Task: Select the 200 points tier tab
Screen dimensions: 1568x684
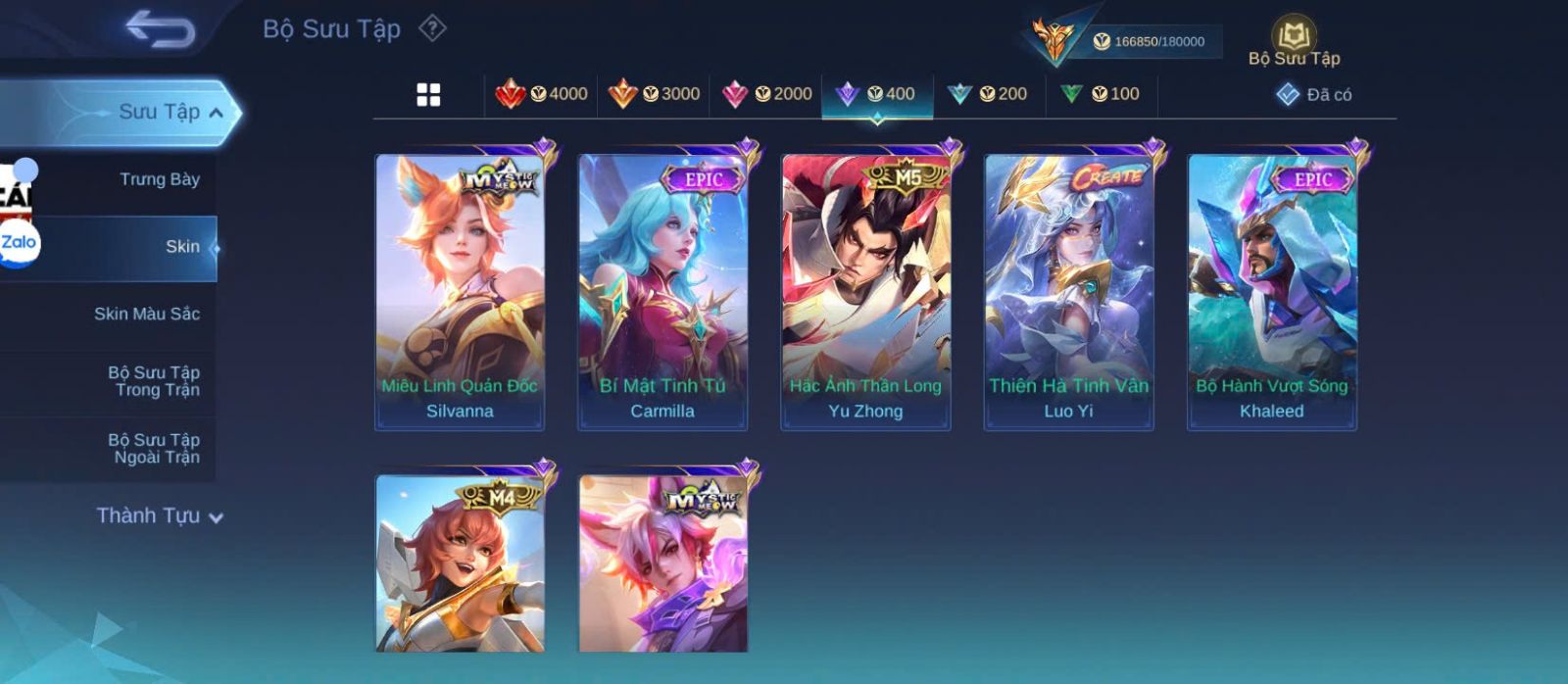Action: 988,94
